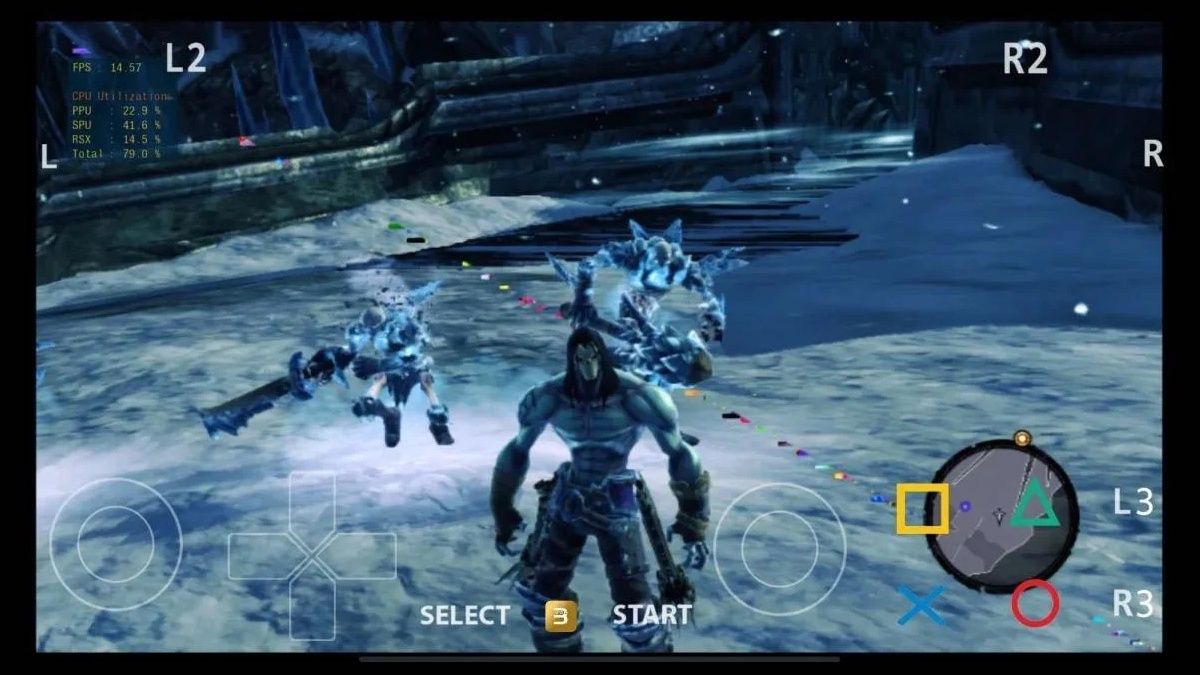The image size is (1200, 675).
Task: Tap the left virtual analog stick
Action: click(x=116, y=544)
